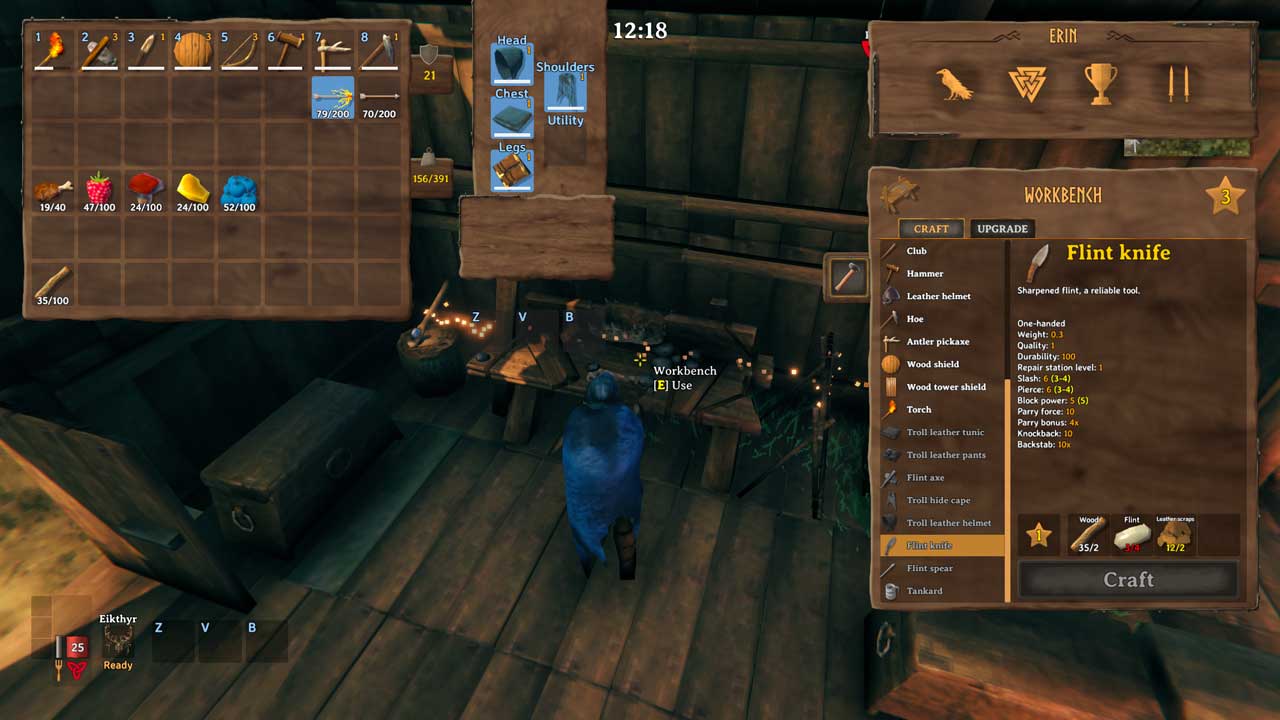Viewport: 1280px width, 720px height.
Task: Click the Leather scraps requirement icon
Action: pos(1174,532)
